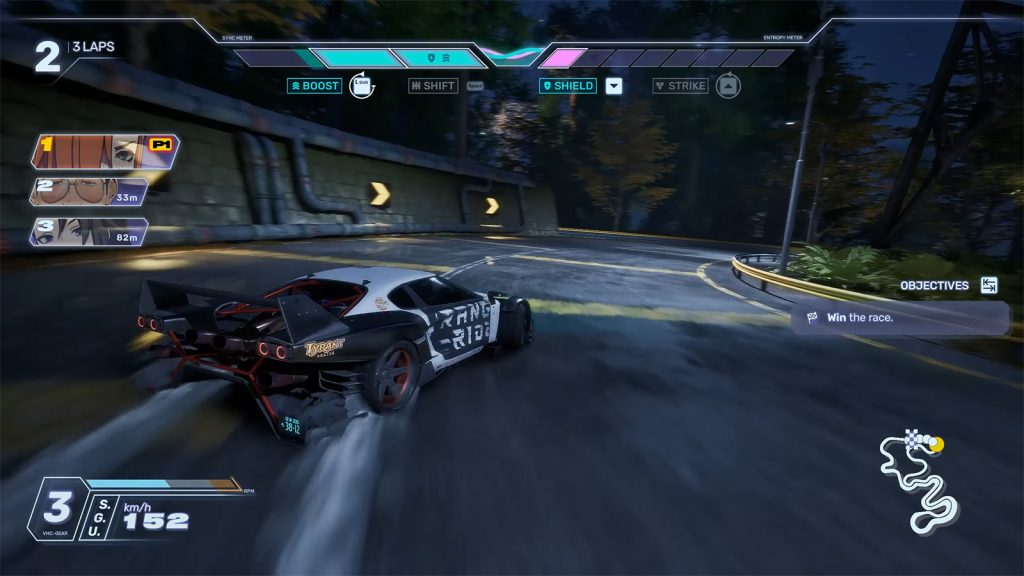Use the Shield ability
This screenshot has width=1024, height=576.
coord(568,86)
